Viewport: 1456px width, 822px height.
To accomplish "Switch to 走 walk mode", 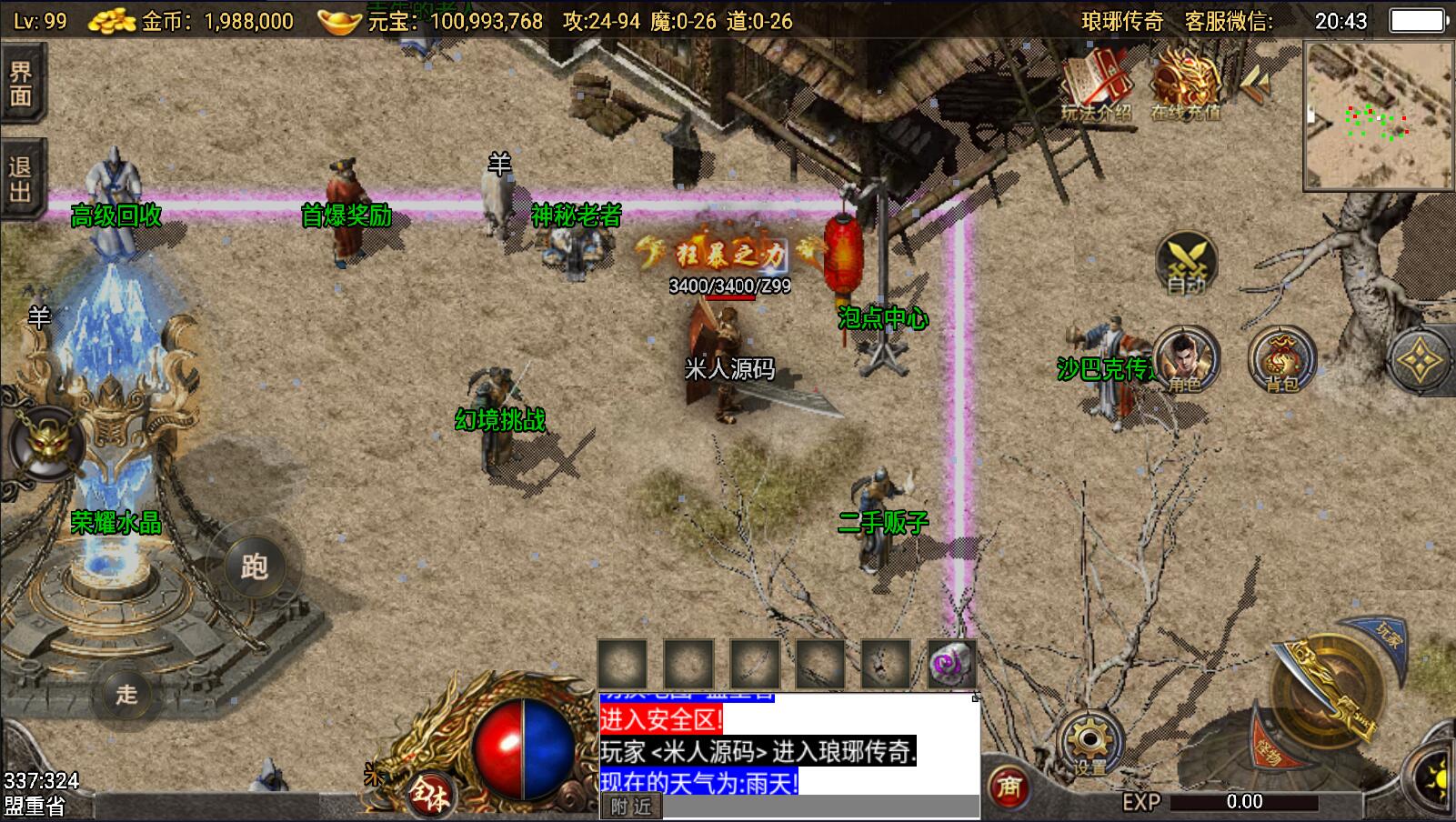I will click(126, 694).
